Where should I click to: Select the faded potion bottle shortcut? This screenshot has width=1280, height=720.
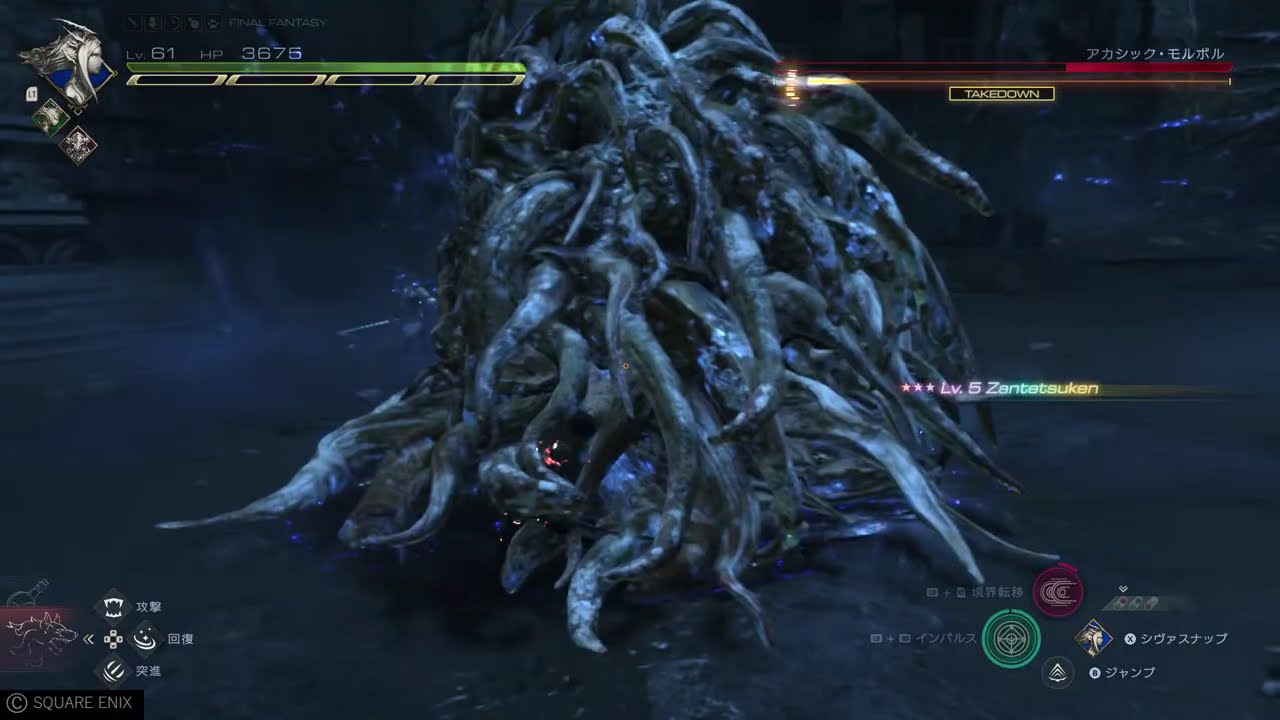click(x=29, y=593)
